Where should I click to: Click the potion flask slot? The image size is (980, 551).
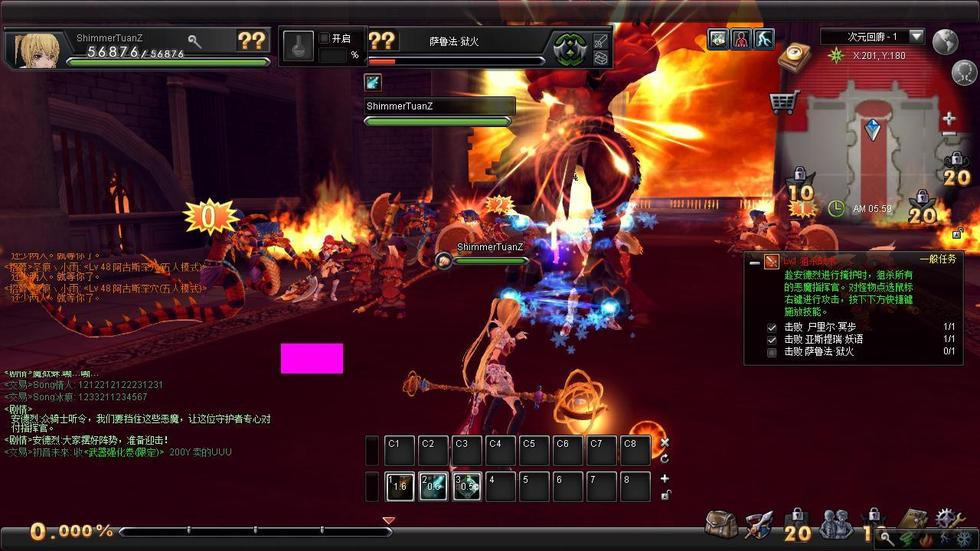tap(297, 46)
